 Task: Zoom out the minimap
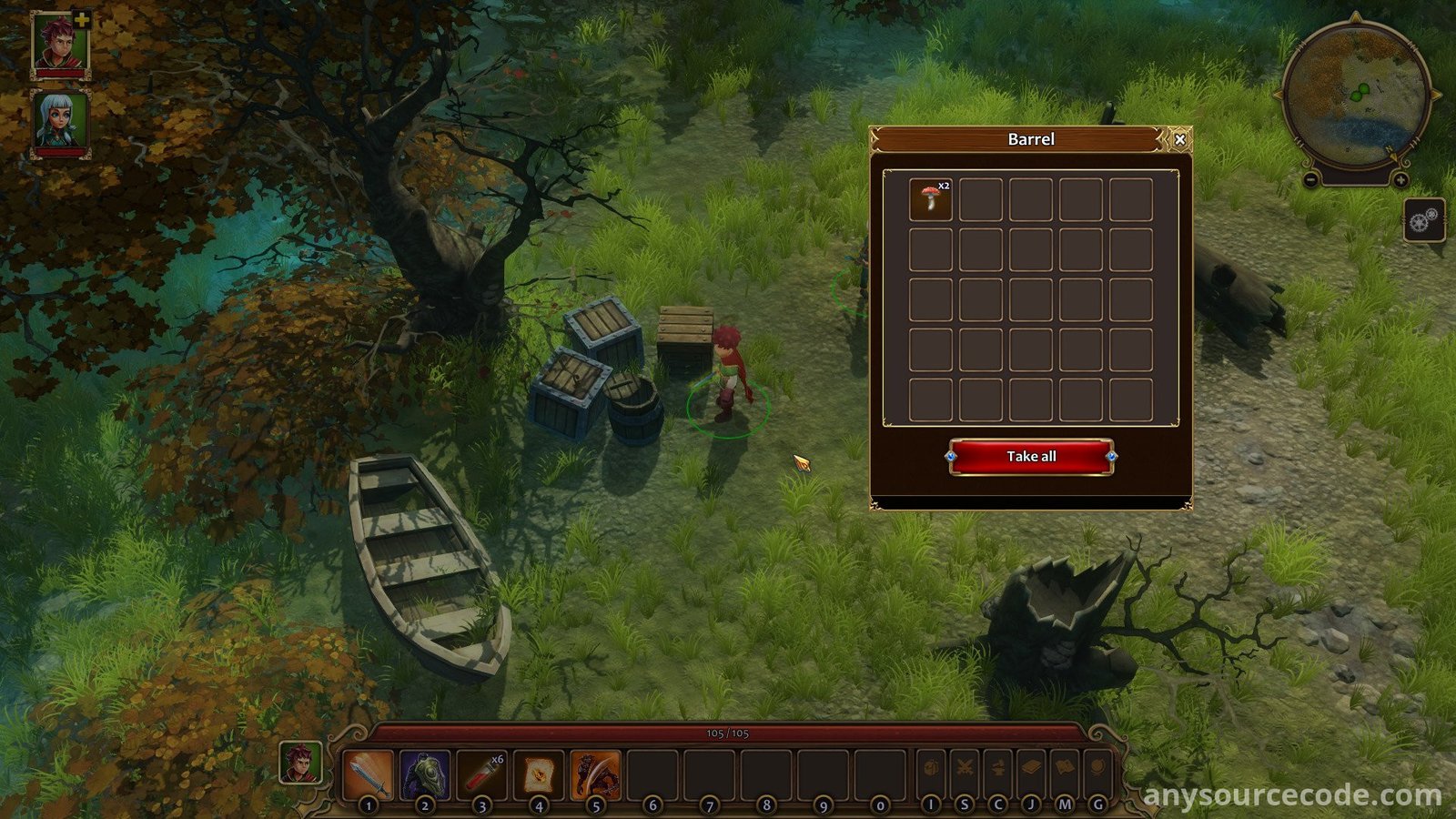pos(1310,180)
